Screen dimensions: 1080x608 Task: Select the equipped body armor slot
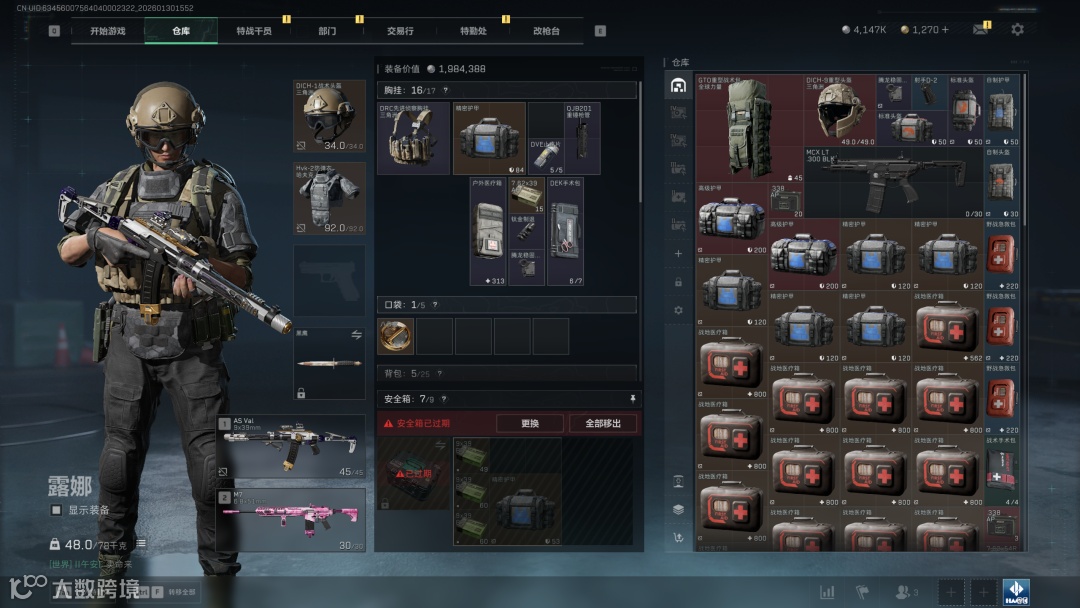click(x=329, y=199)
